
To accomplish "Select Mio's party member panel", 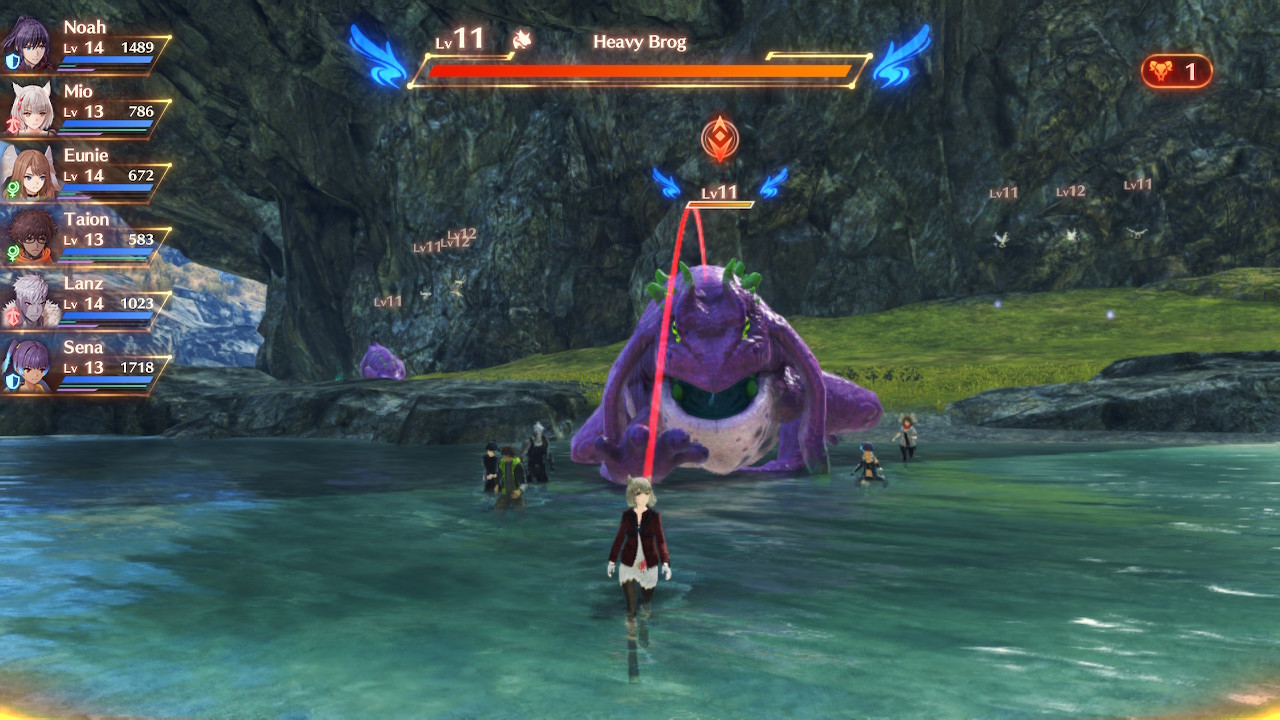I will 86,108.
